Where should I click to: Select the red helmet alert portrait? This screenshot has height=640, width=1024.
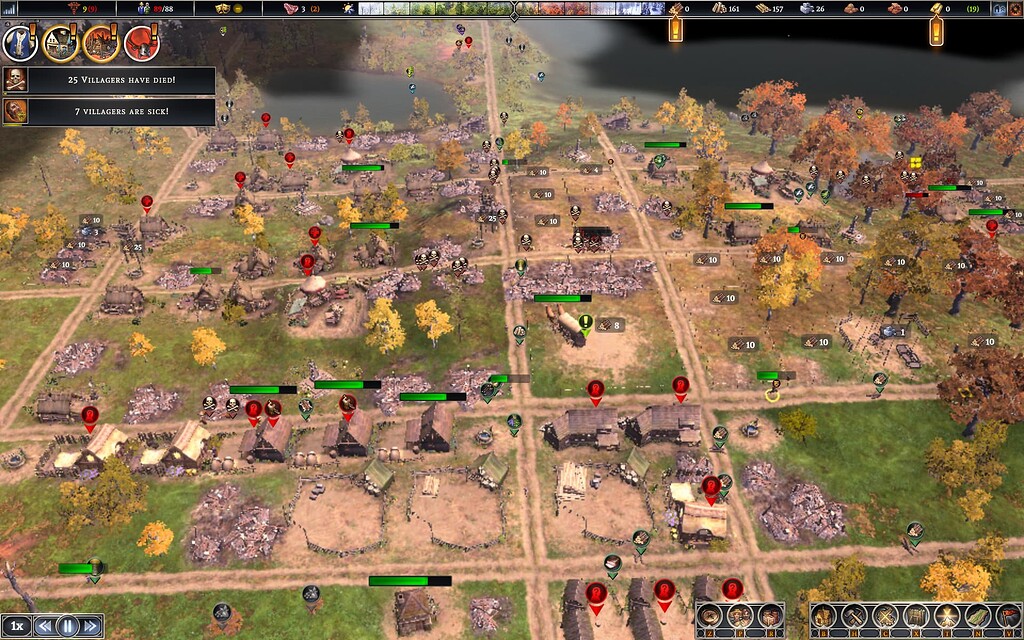141,43
